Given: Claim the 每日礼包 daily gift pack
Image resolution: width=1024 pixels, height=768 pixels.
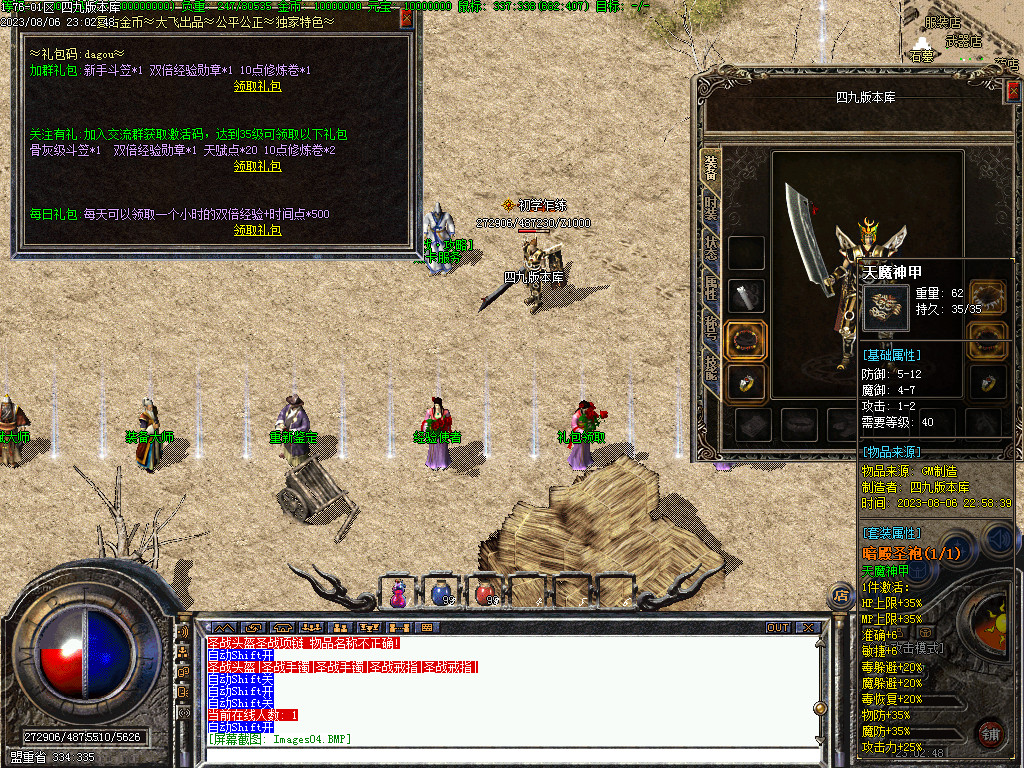Looking at the screenshot, I should pos(257,230).
